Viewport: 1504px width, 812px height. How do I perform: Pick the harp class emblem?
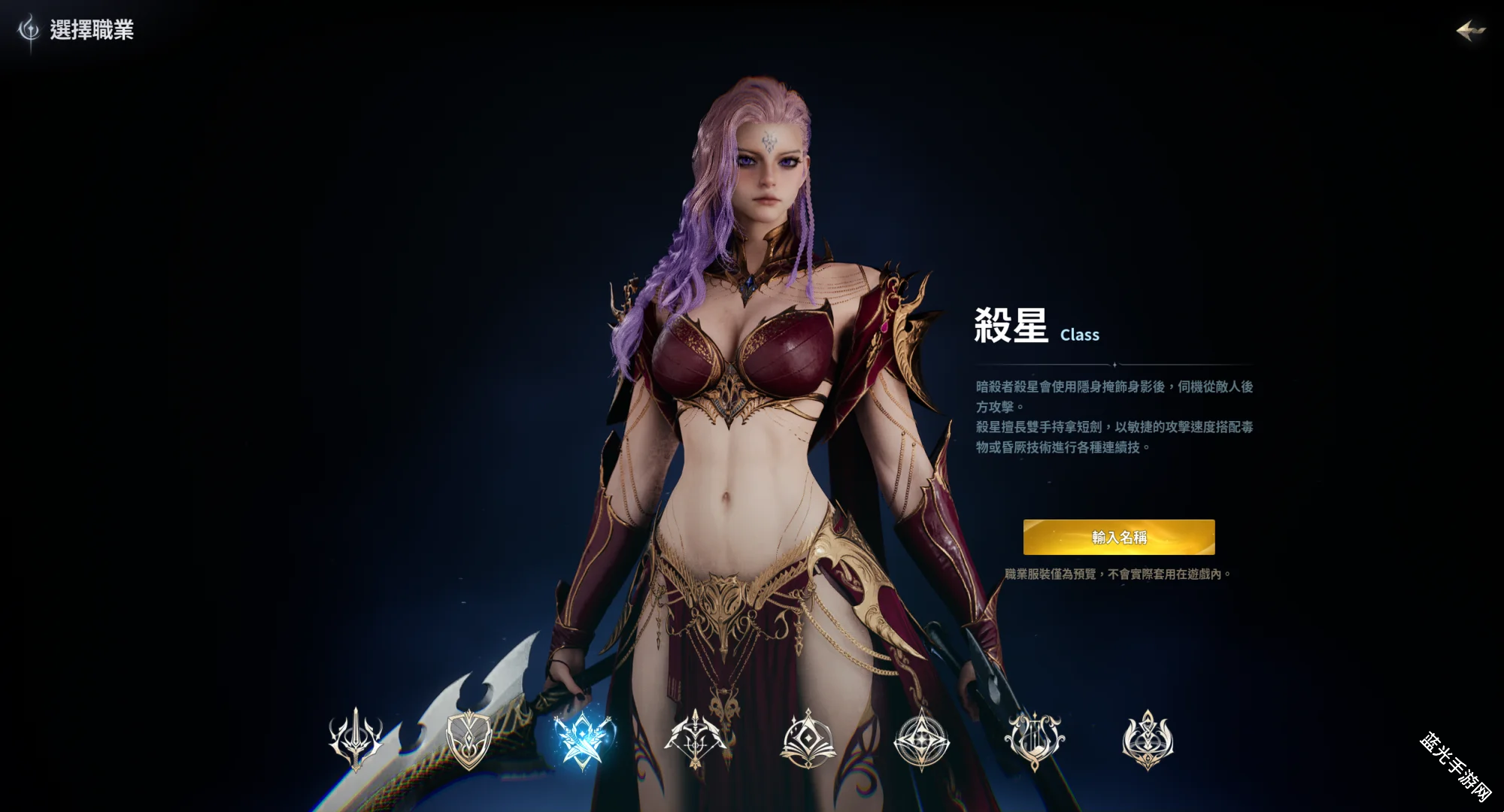point(1035,740)
